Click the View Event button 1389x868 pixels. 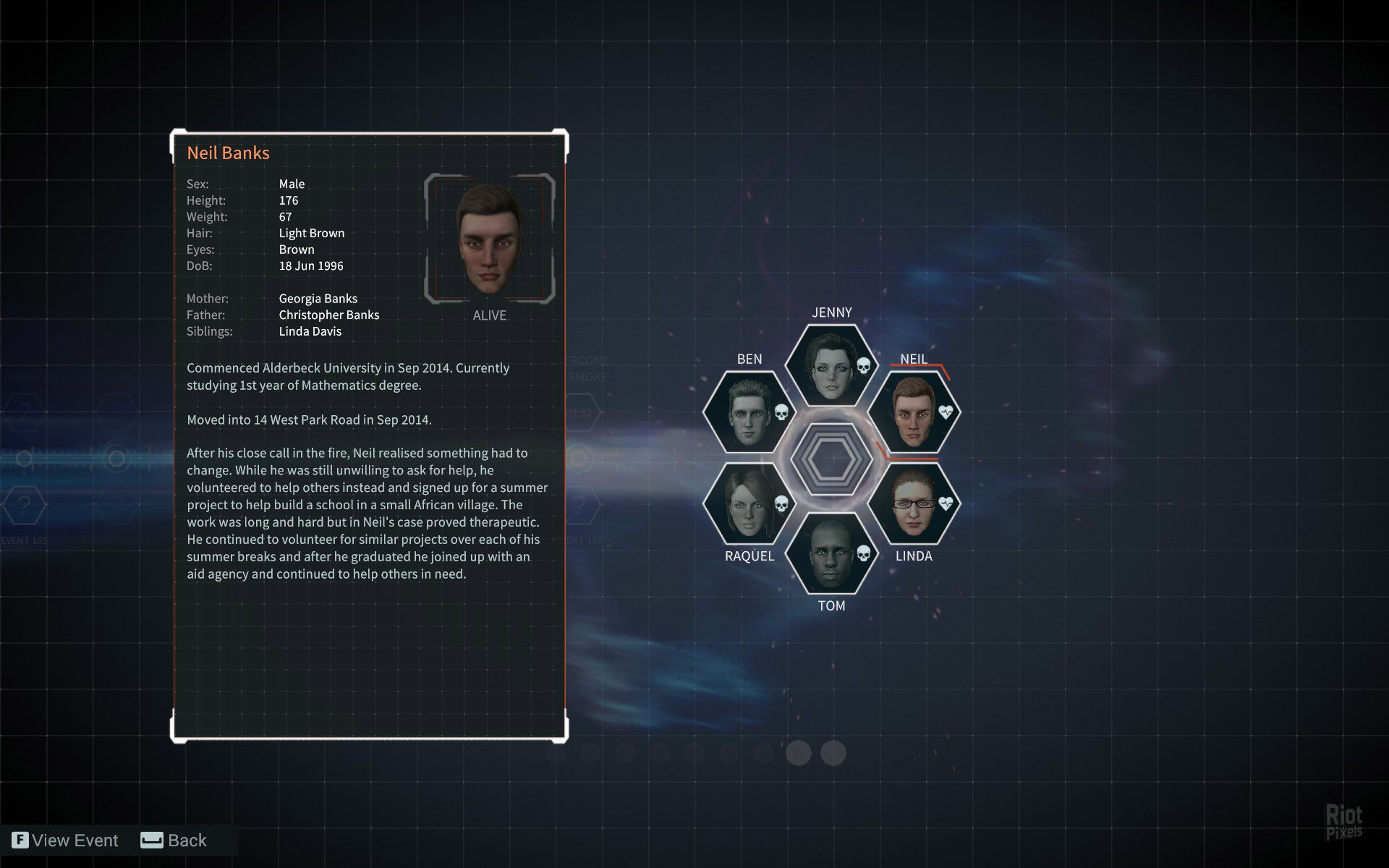click(x=66, y=841)
